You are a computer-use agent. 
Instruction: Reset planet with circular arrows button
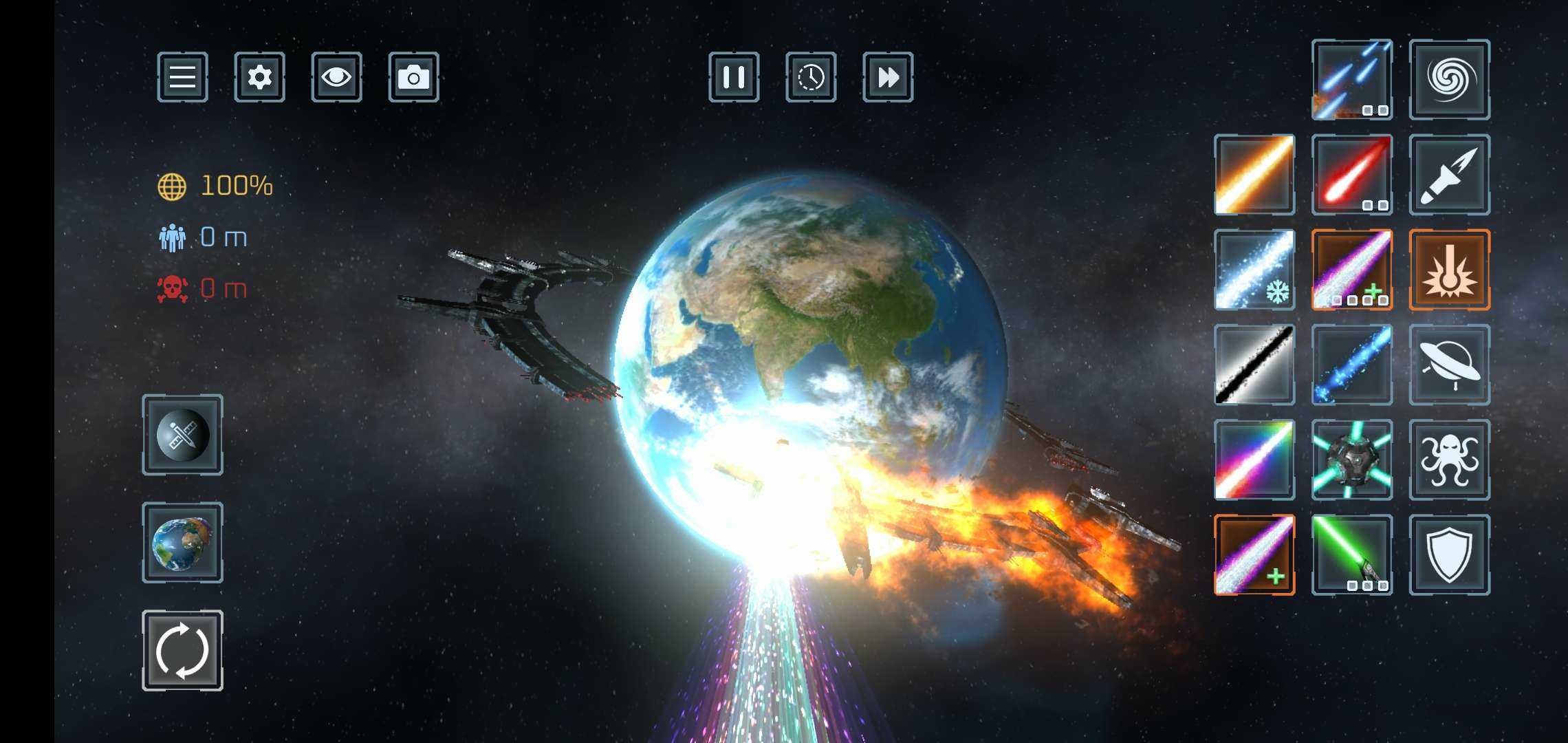pos(182,650)
